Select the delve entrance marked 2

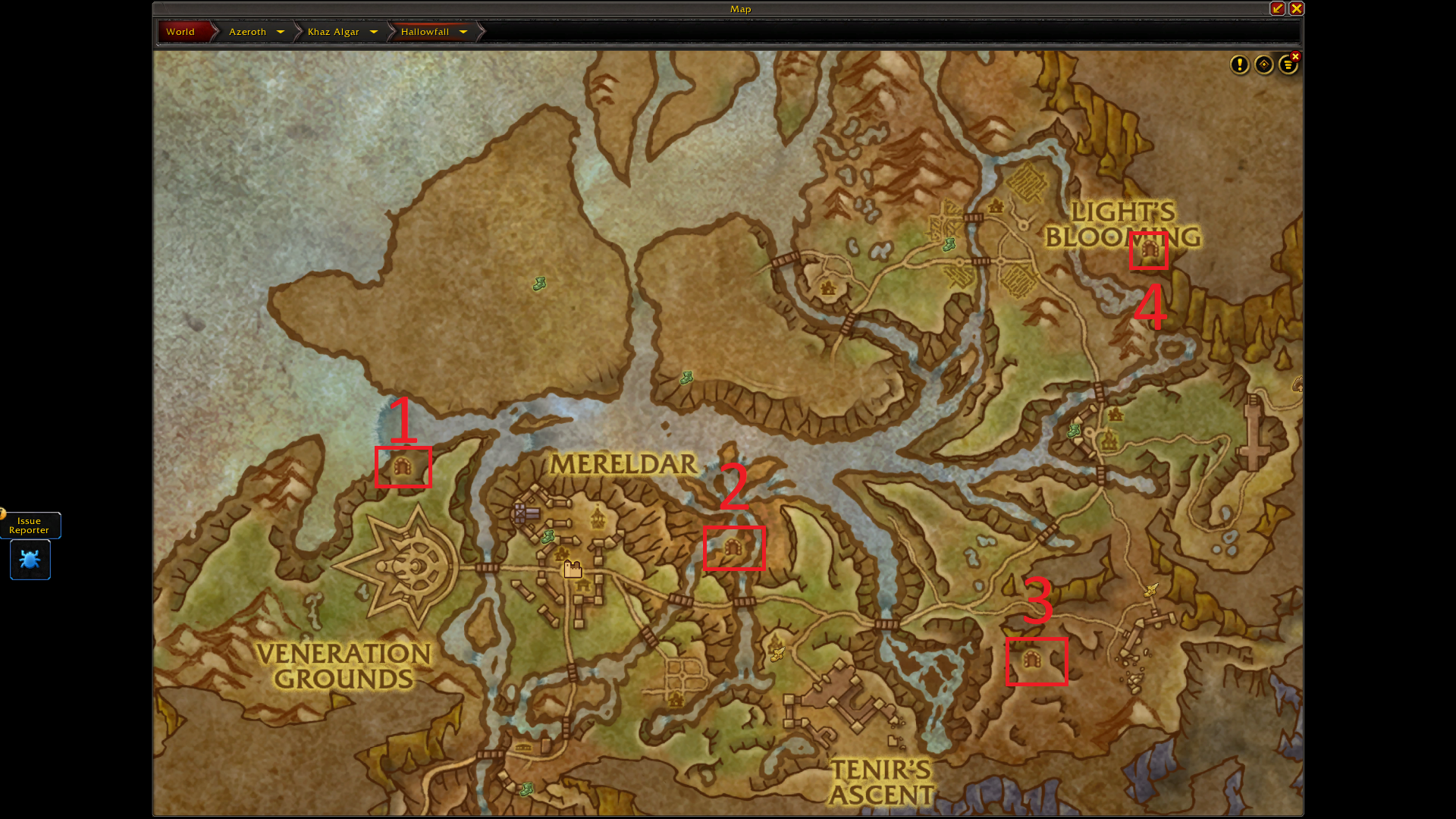coord(733,547)
